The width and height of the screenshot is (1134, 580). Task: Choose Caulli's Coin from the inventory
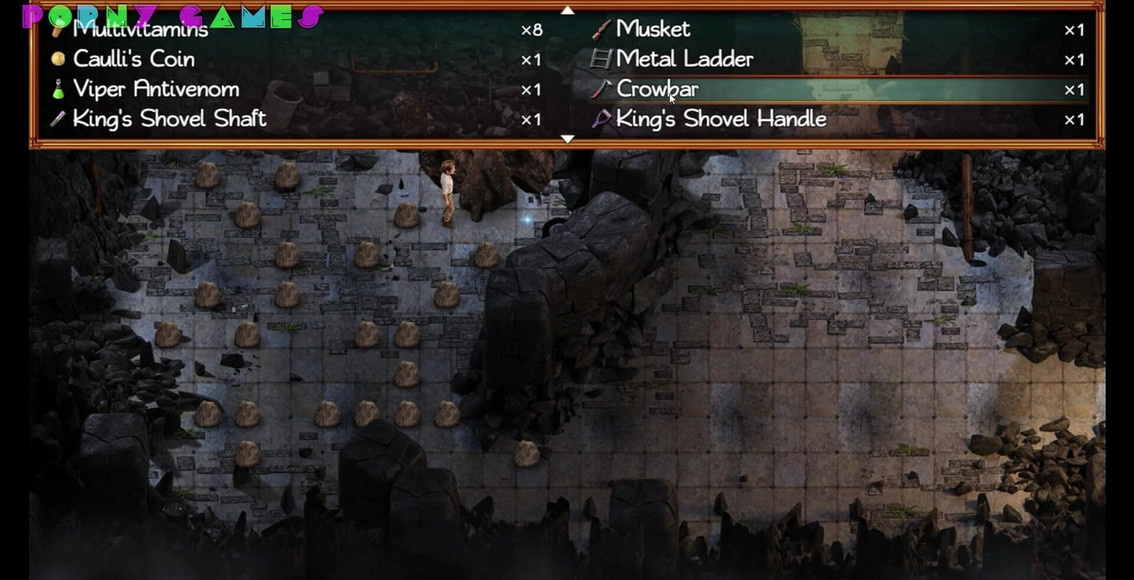point(133,60)
